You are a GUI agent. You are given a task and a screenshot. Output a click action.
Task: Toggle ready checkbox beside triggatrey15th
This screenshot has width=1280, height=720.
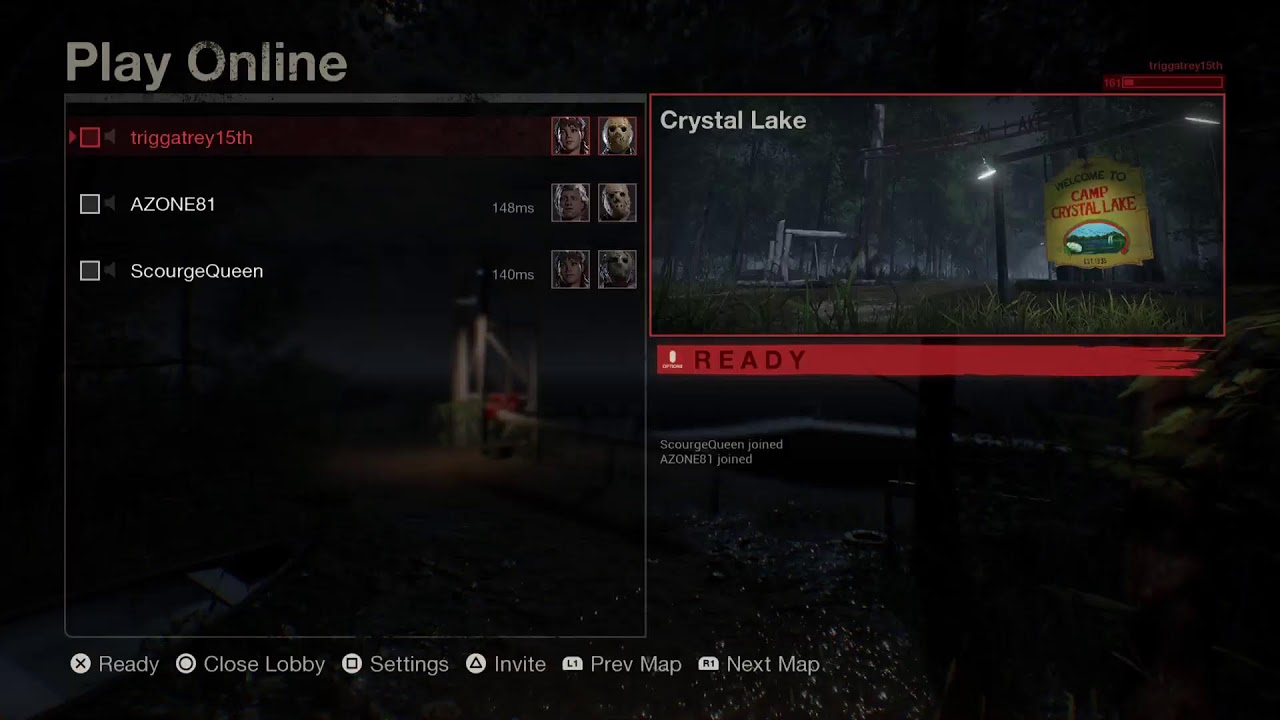point(90,138)
